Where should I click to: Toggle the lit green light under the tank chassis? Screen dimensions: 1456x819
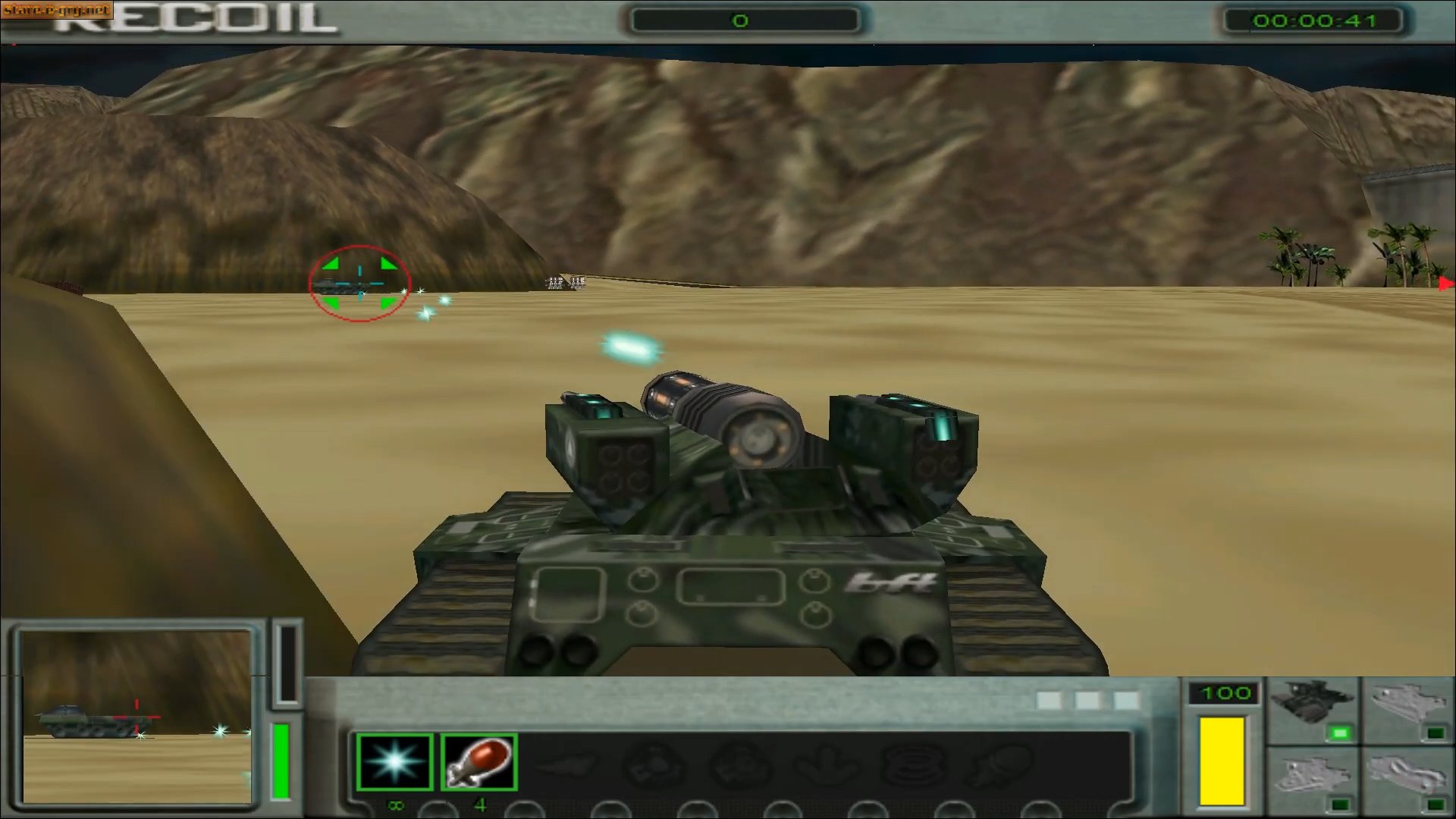1339,733
